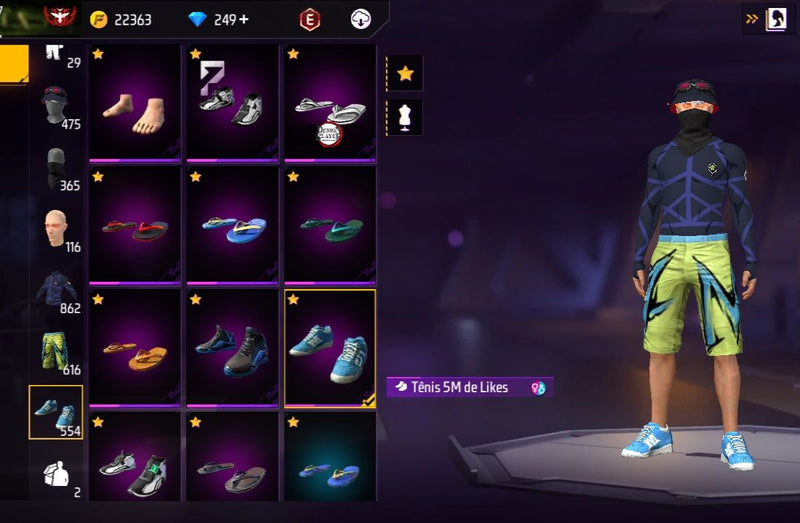Screen dimensions: 800x523
Task: Pick the orange flip-flops
Action: point(135,349)
